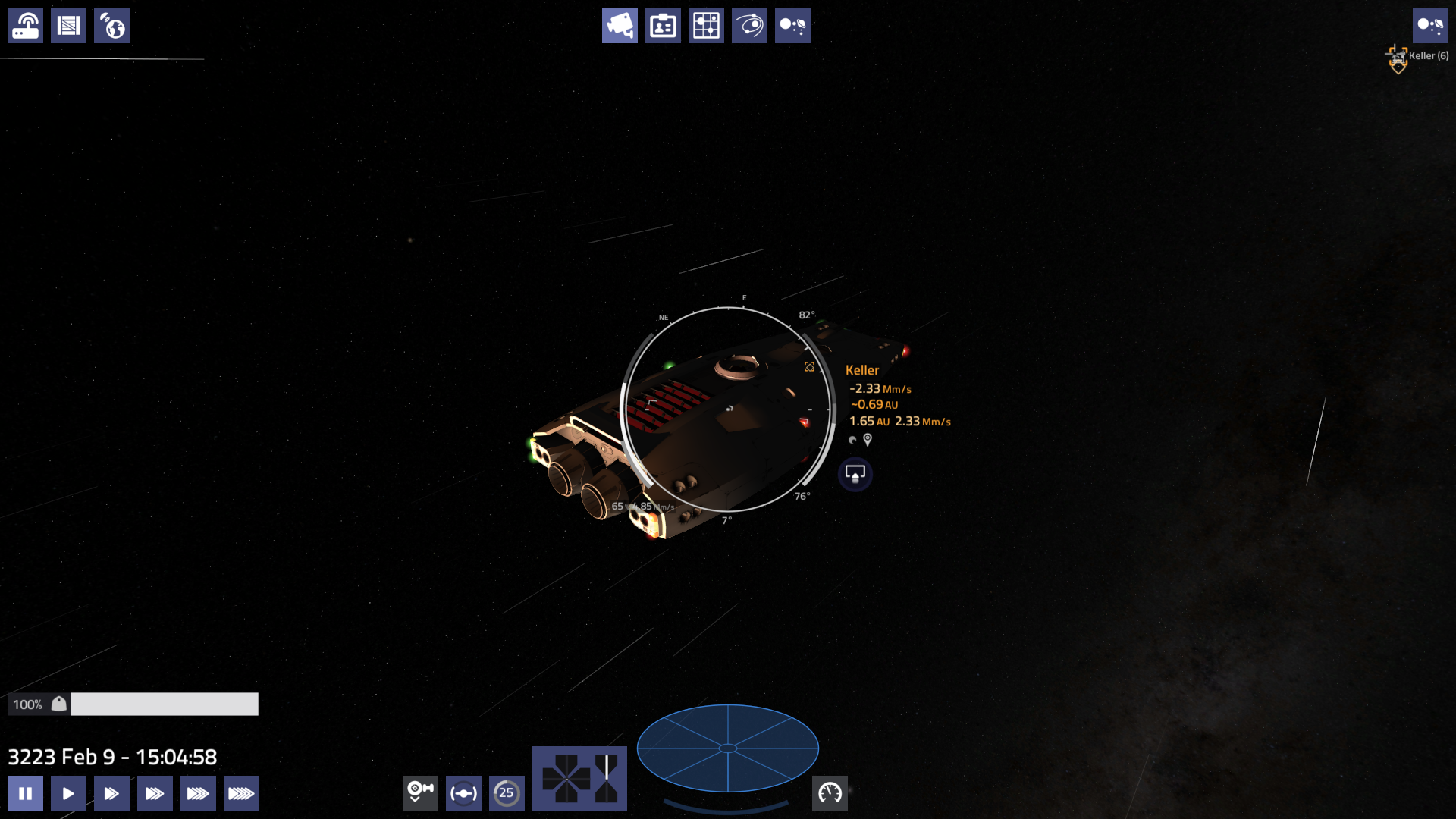Click the speedometer gauge icon
The image size is (1456, 819).
830,793
